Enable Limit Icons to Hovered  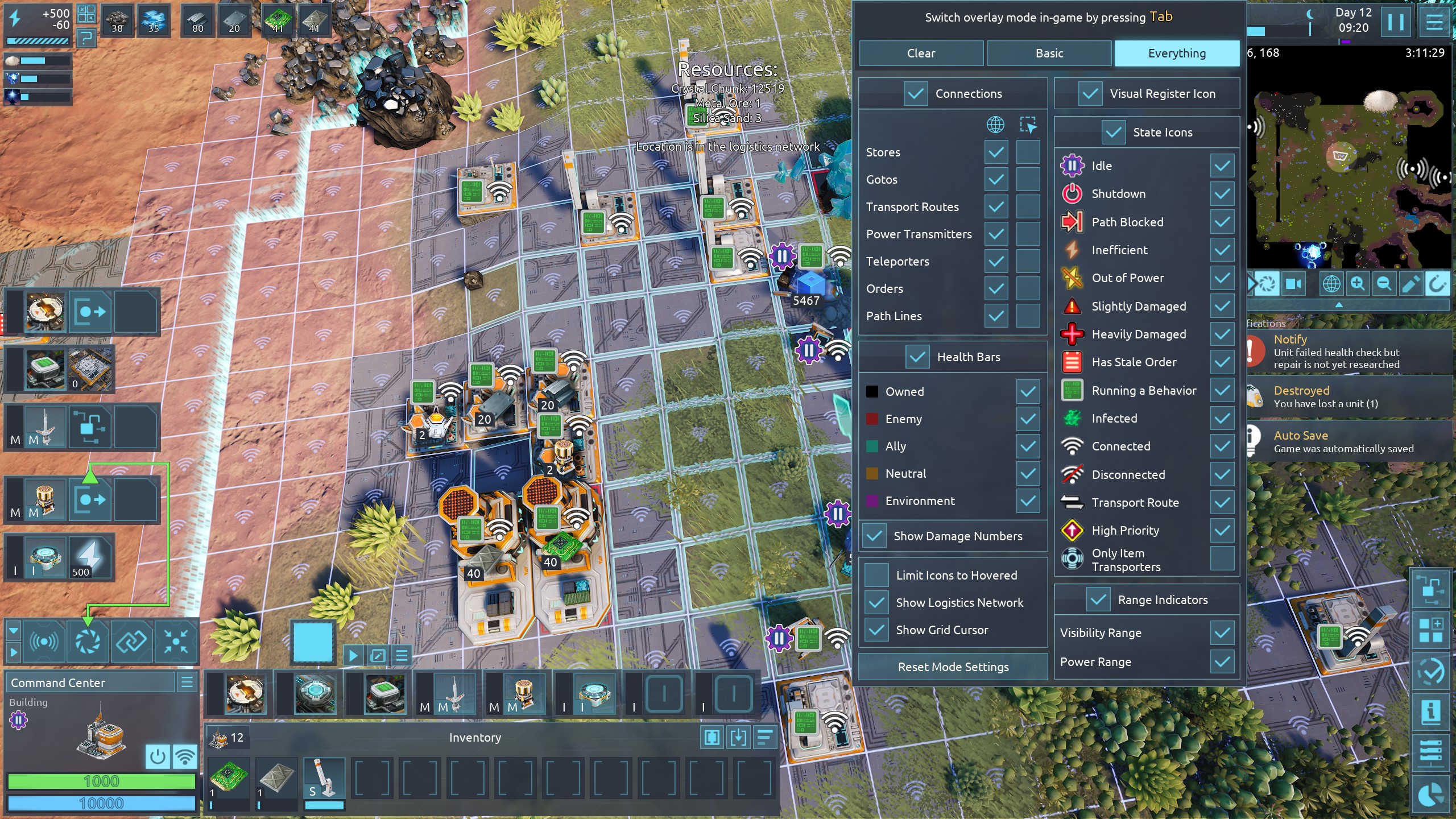click(876, 575)
